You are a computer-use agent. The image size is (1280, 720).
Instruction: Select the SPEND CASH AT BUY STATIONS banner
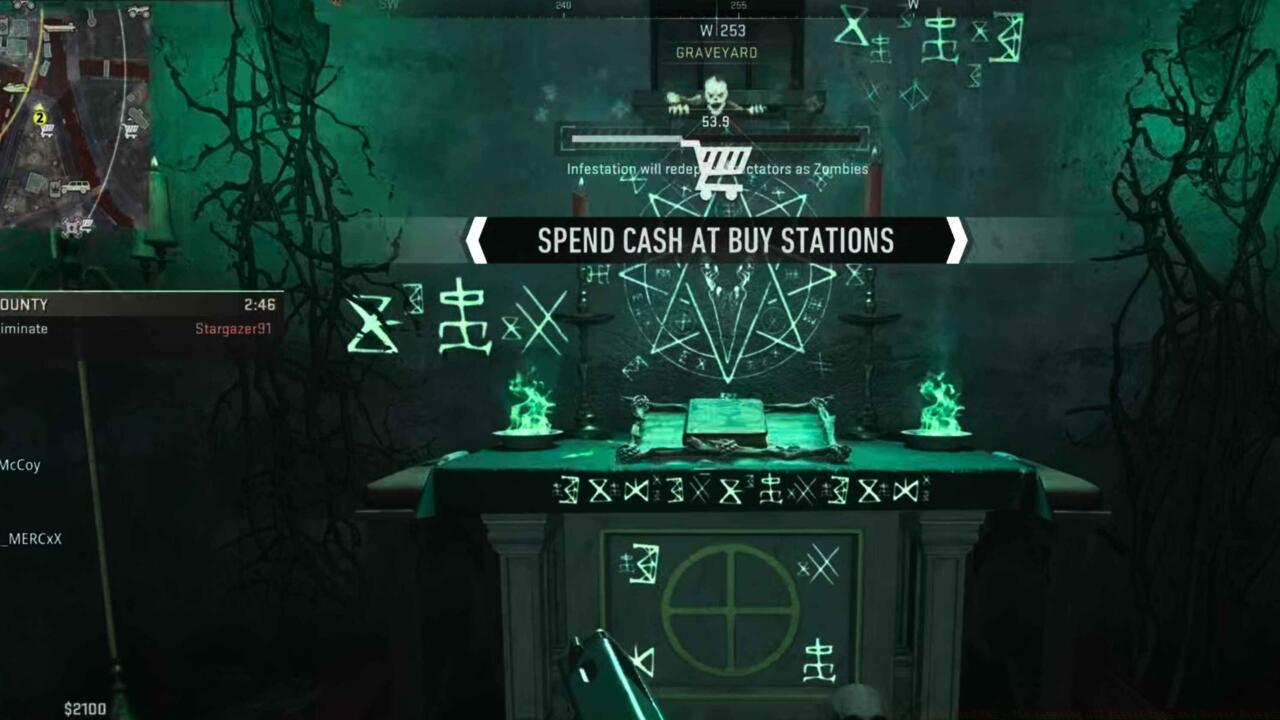click(717, 241)
